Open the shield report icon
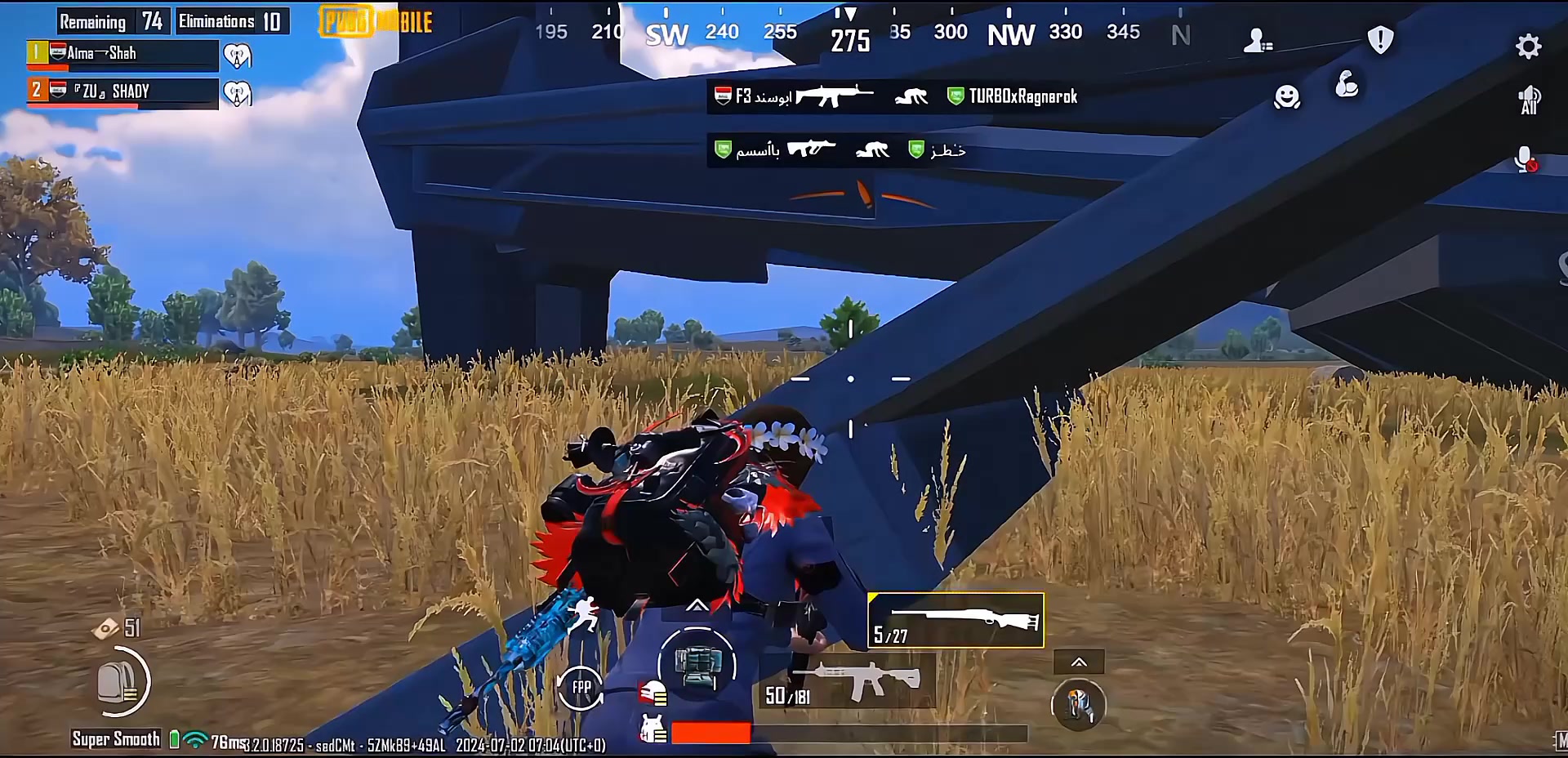 point(1380,39)
